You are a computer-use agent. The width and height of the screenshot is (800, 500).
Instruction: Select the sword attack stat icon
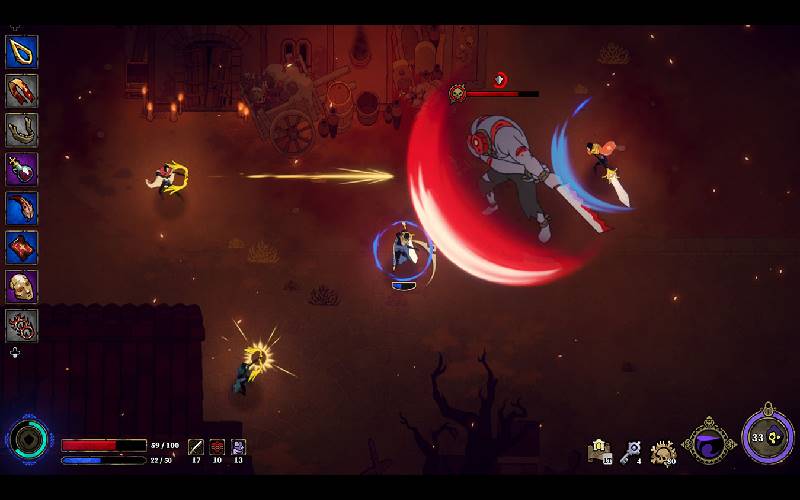point(196,447)
